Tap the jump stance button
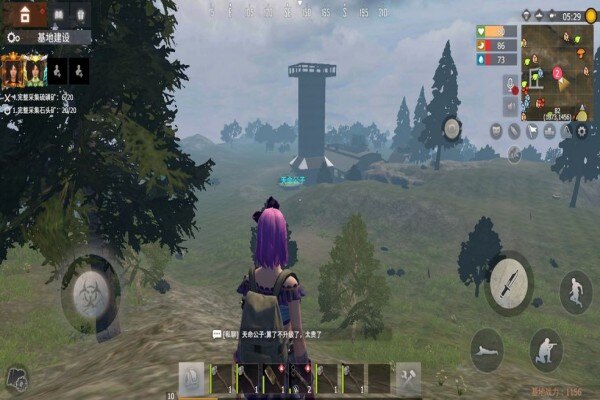 575,292
